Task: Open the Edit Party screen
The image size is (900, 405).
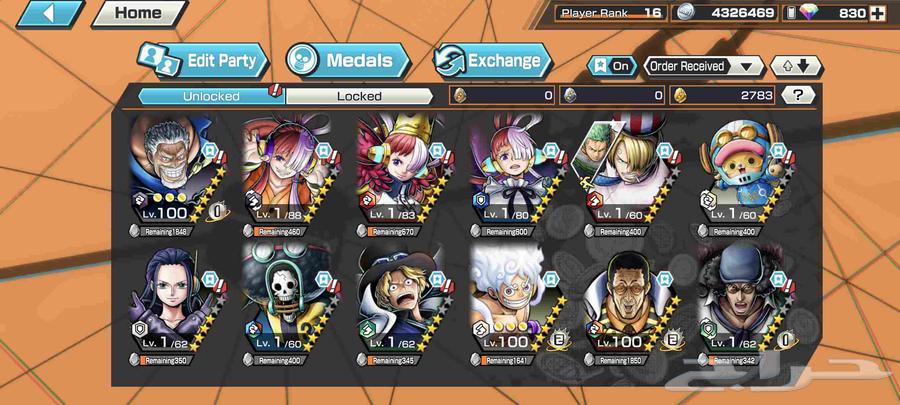Action: coord(203,60)
